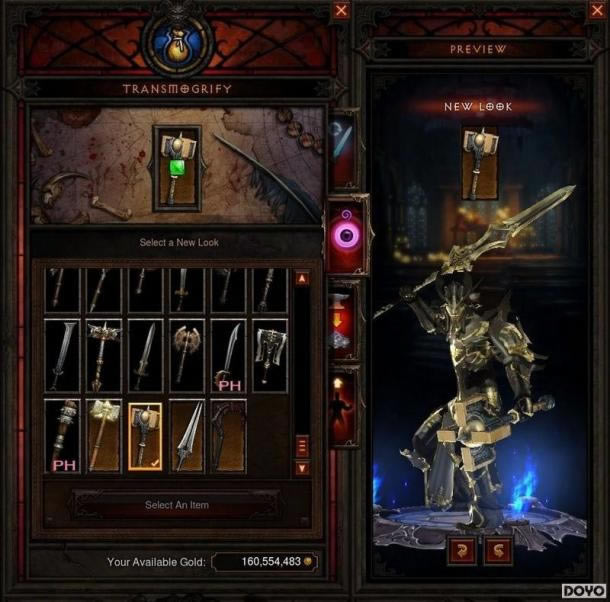This screenshot has height=602, width=610.
Task: Select the currently equipped hammer slot with green gem
Action: (176, 168)
